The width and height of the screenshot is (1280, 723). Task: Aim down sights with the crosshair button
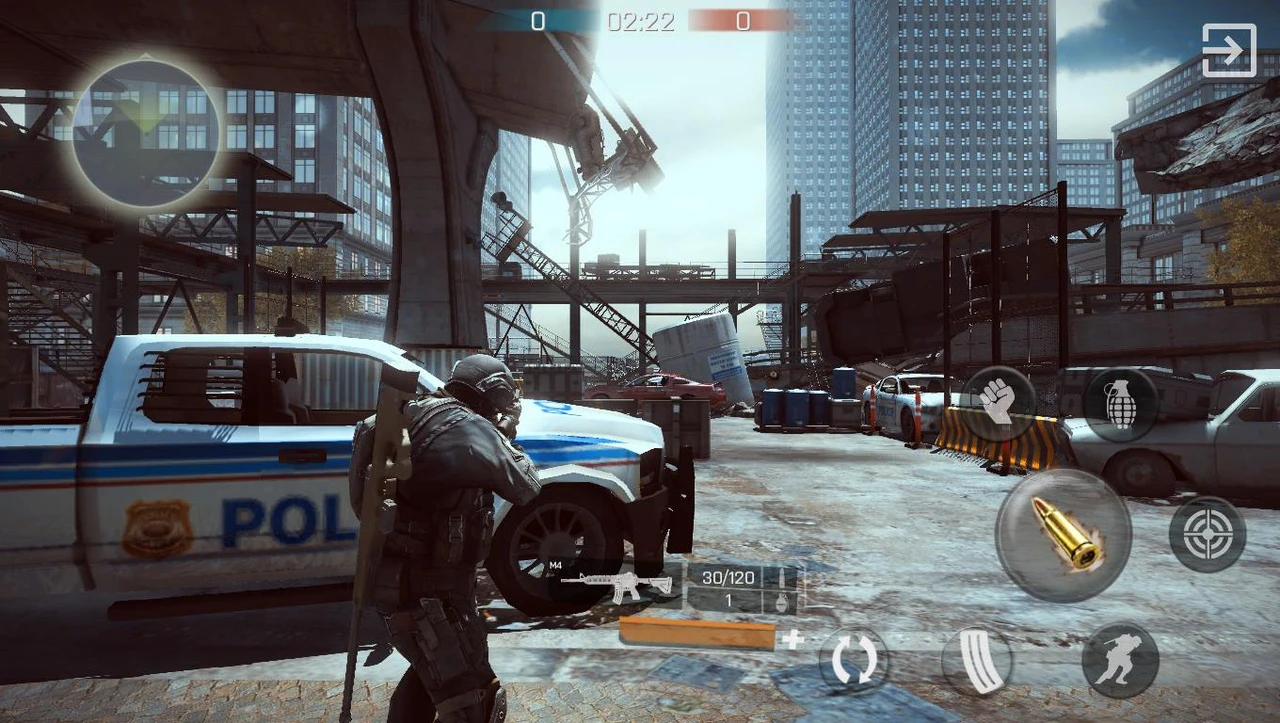pyautogui.click(x=1207, y=534)
